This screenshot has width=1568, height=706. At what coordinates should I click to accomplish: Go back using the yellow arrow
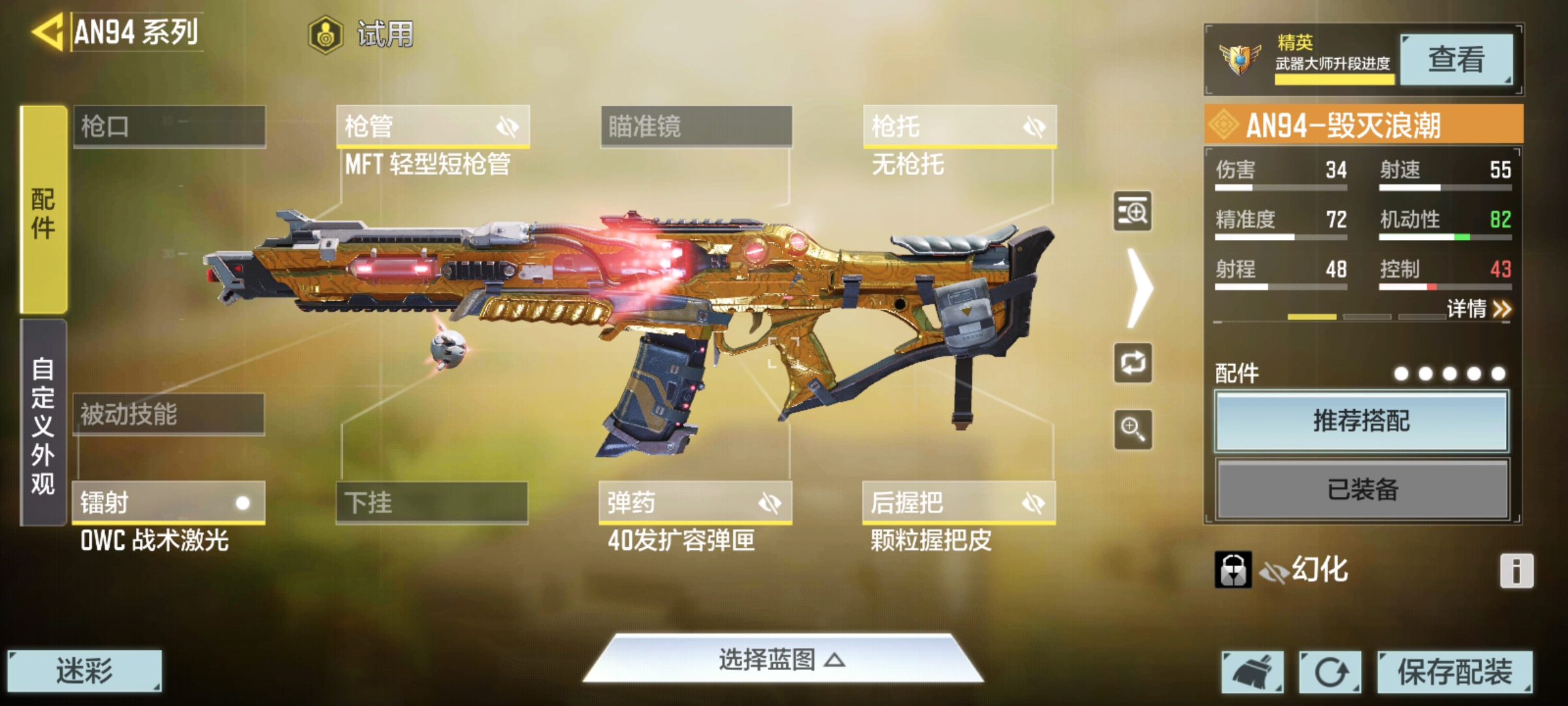[x=47, y=31]
